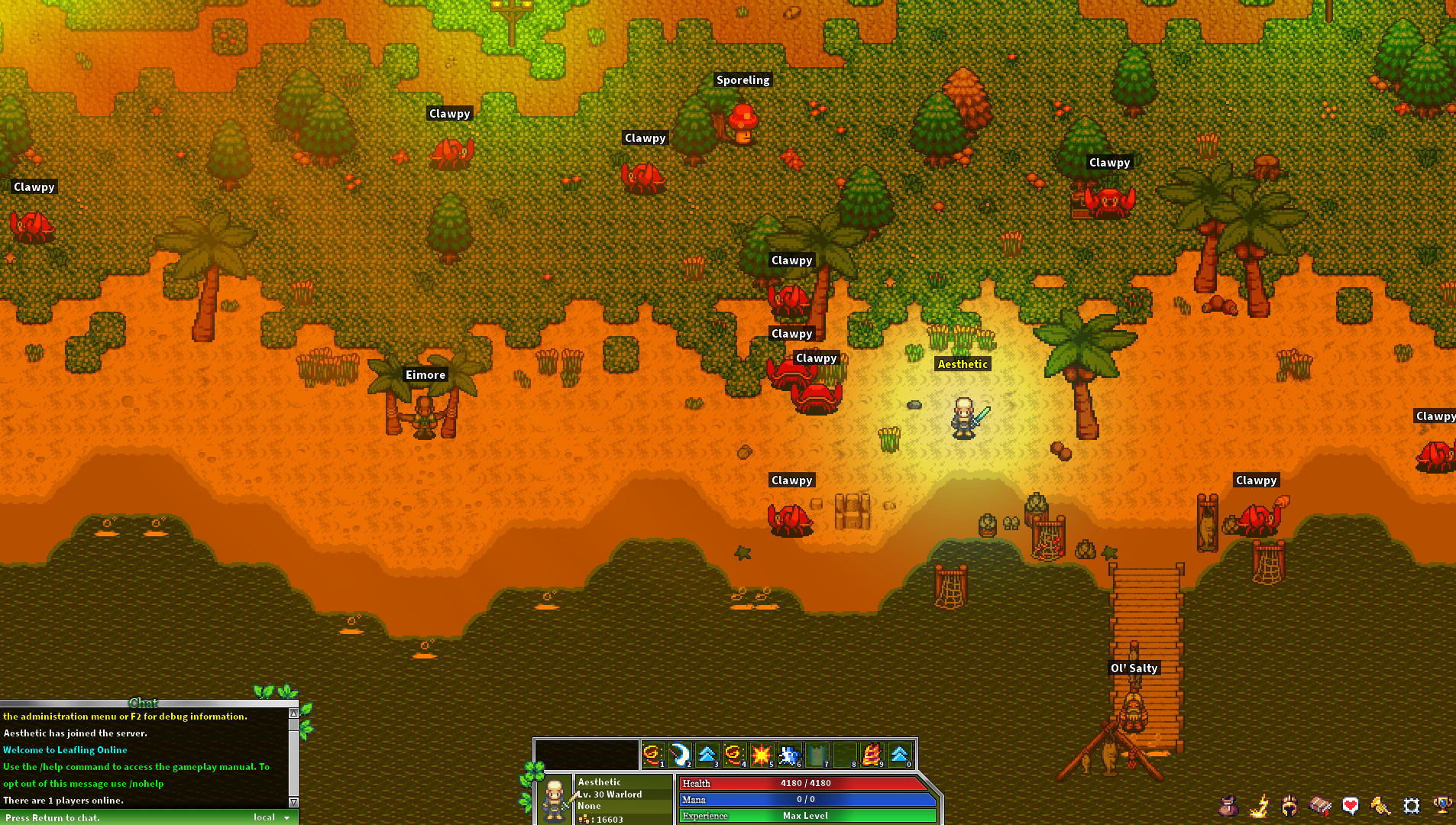Click the golden hand icon near the gear
1456x825 pixels.
pyautogui.click(x=1380, y=805)
